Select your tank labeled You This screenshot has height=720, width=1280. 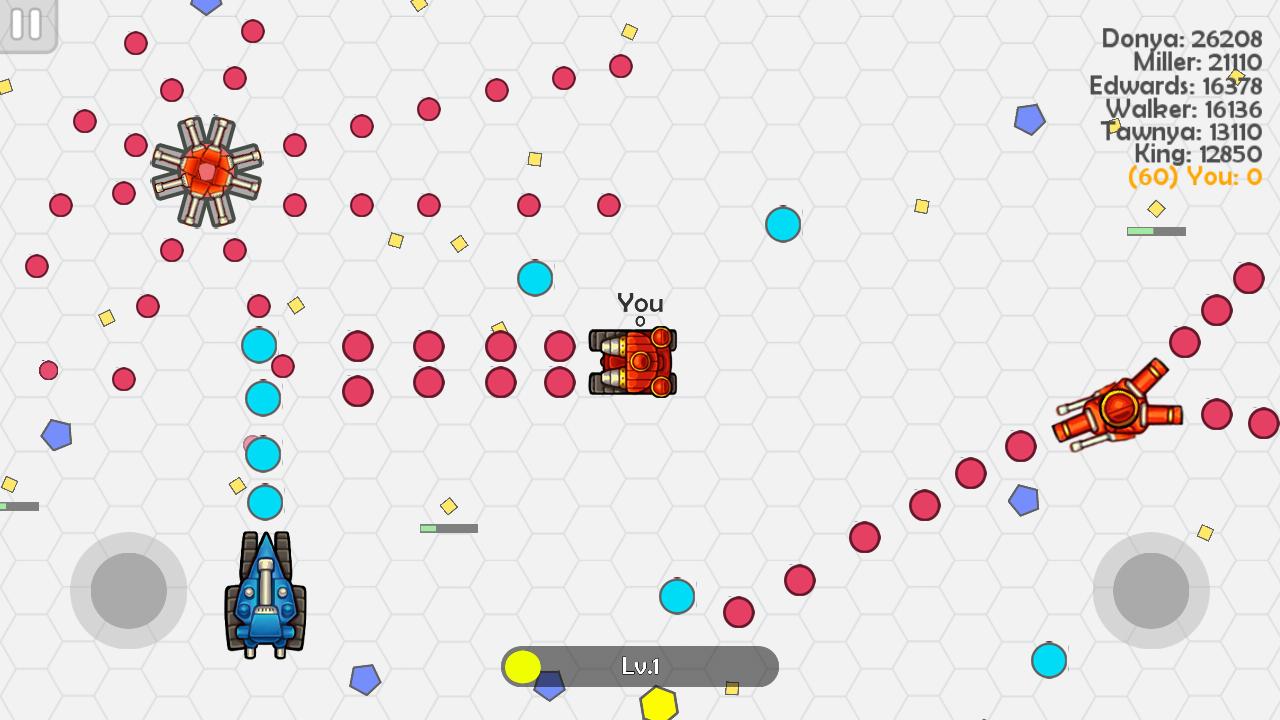635,362
